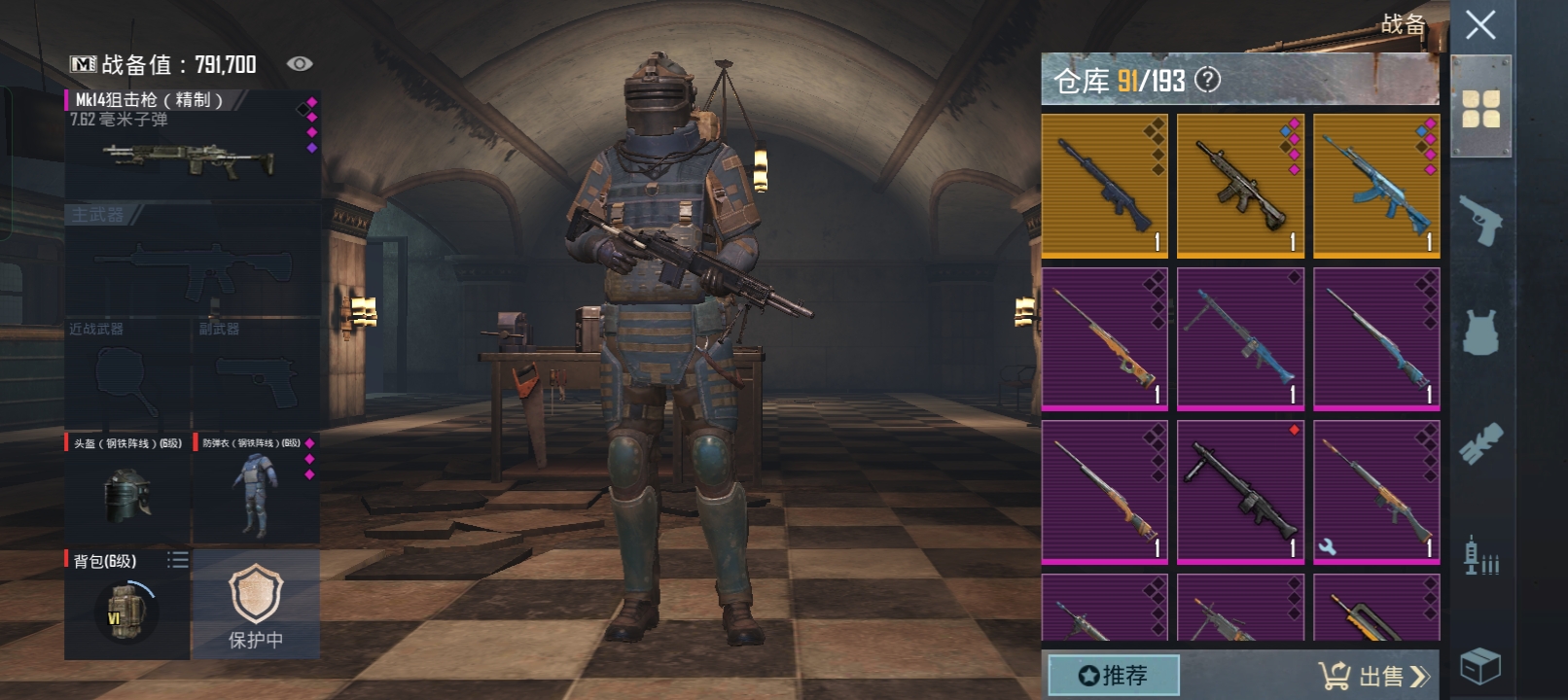Switch to the all-items grid tab
1568x700 pixels.
[1480, 109]
